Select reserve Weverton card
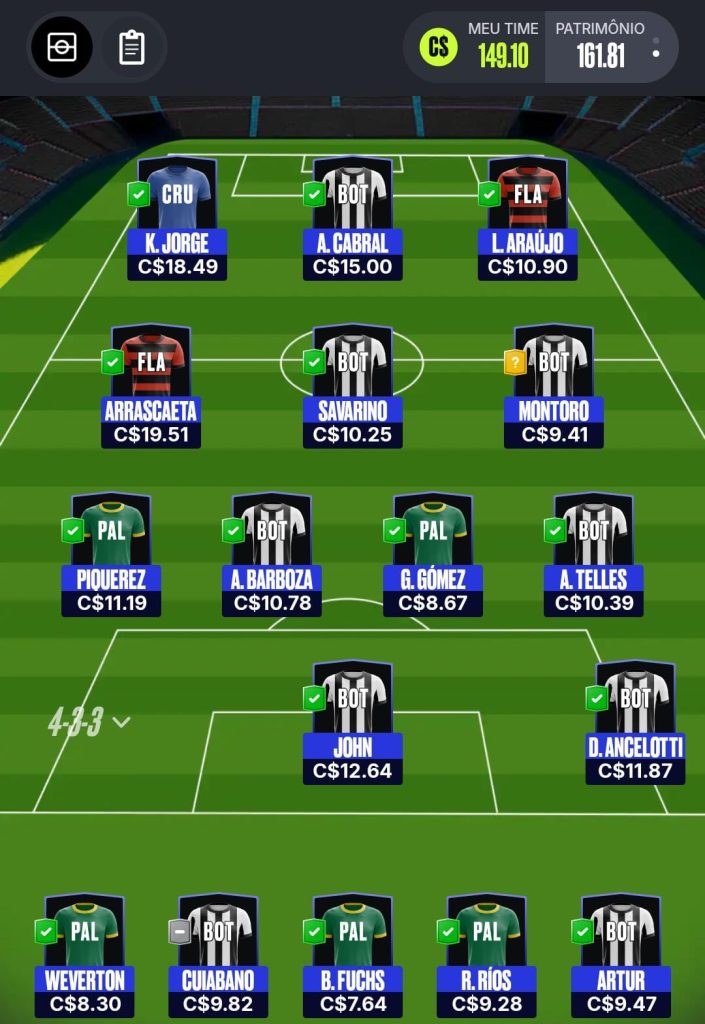 coord(84,954)
